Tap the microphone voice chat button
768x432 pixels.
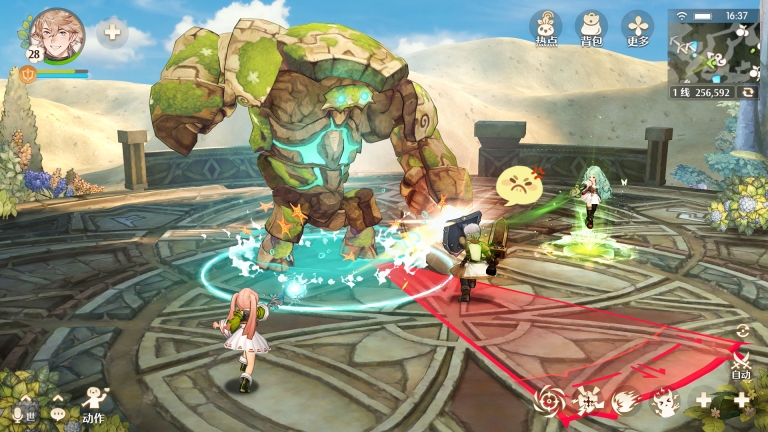click(x=17, y=413)
